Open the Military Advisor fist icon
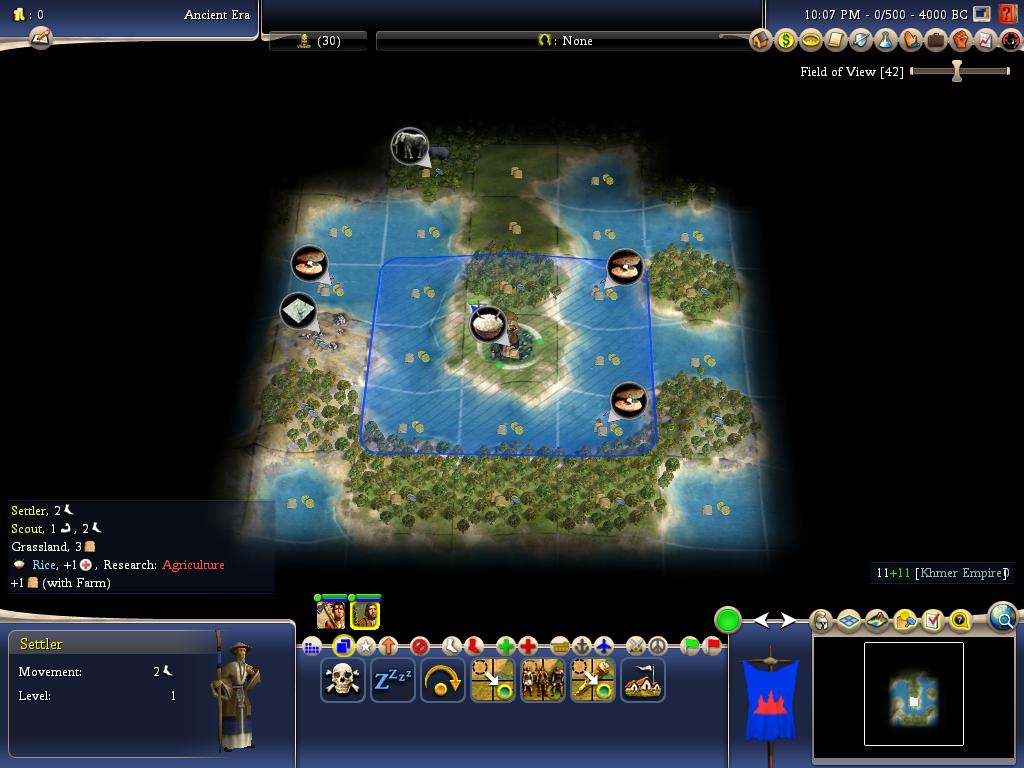Image resolution: width=1024 pixels, height=768 pixels. click(961, 40)
